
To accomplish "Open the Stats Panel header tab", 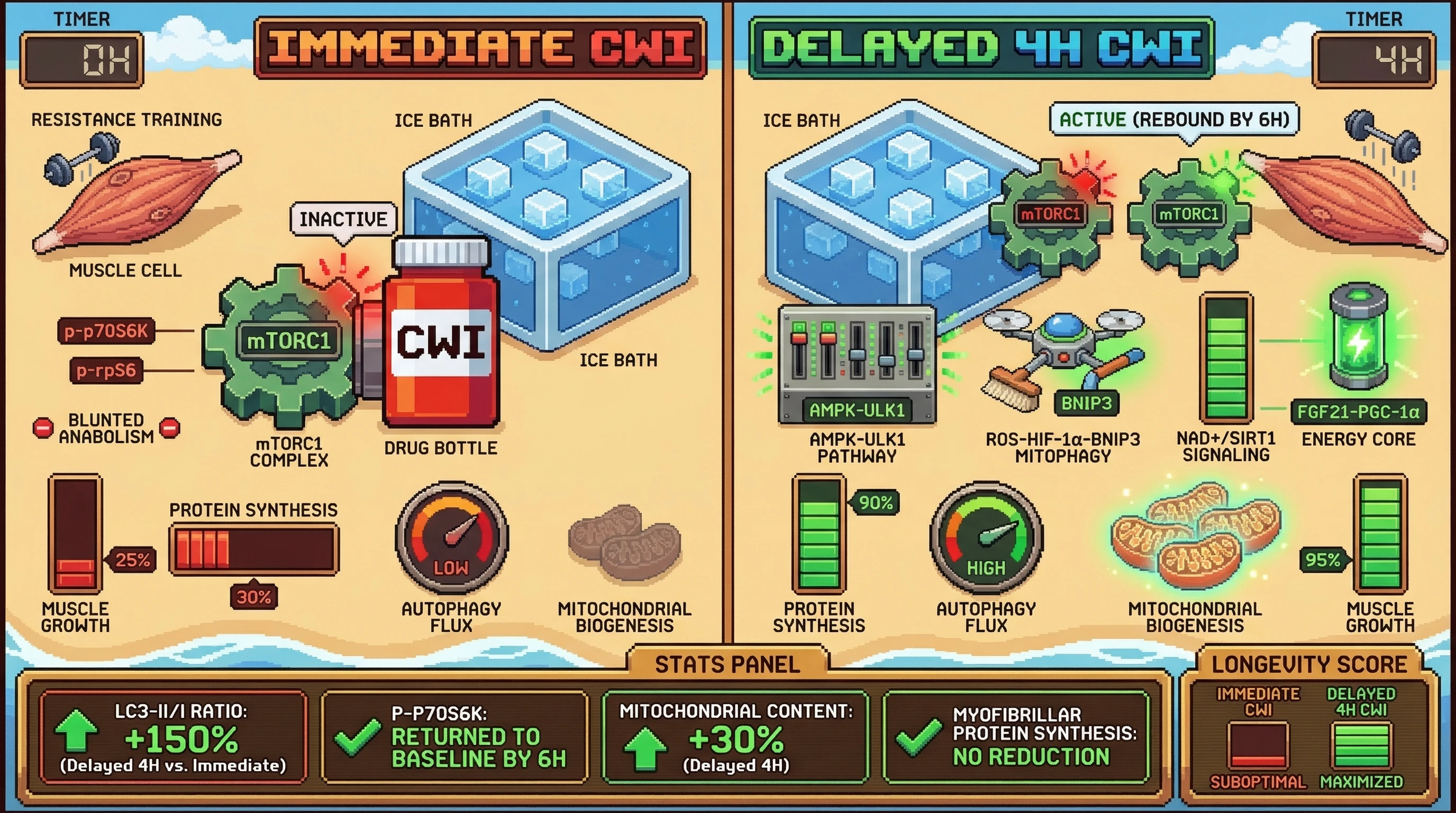I will [727, 664].
